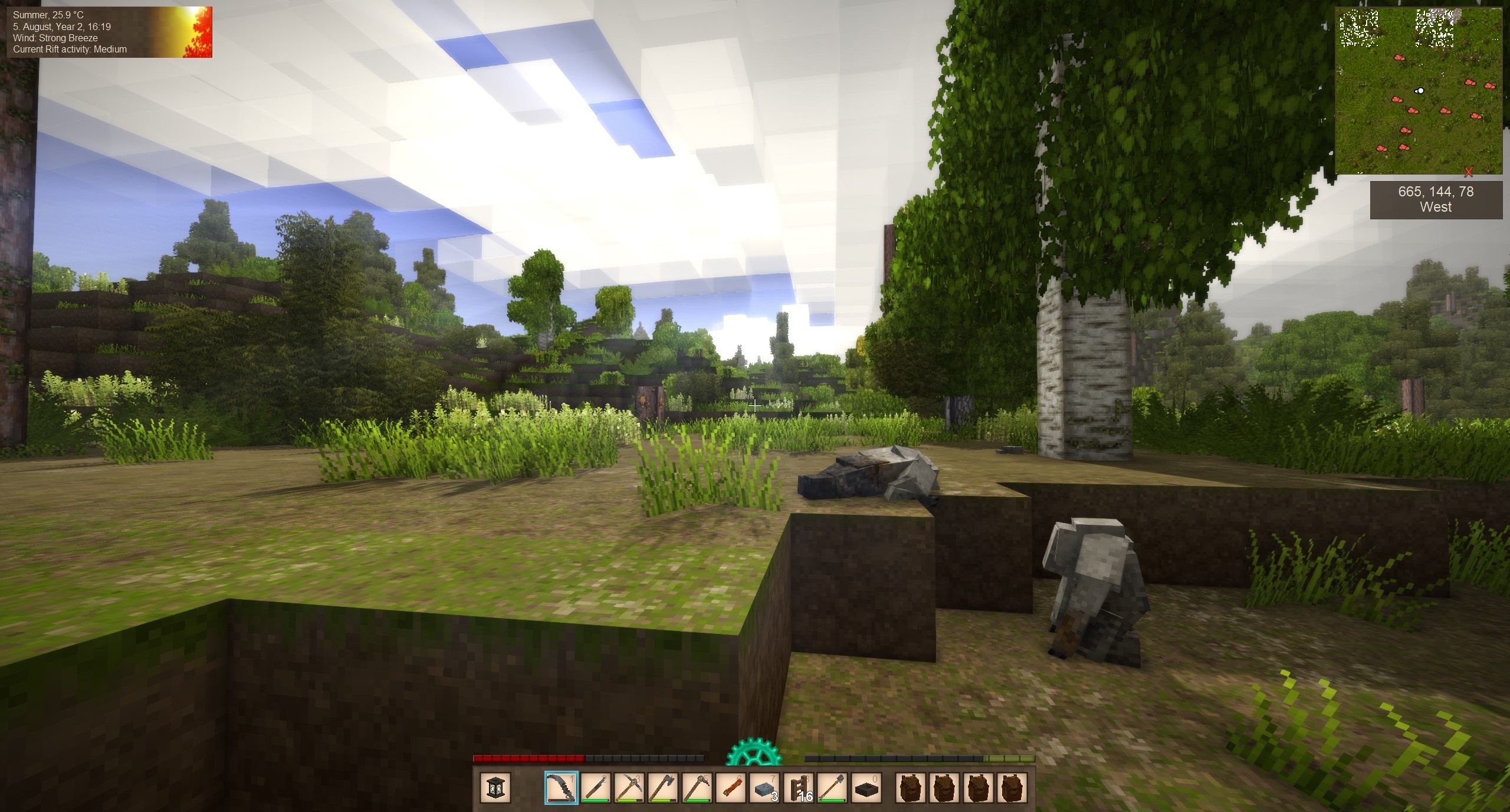The height and width of the screenshot is (812, 1510).
Task: Select the curved blade in slot 1
Action: pos(561,788)
